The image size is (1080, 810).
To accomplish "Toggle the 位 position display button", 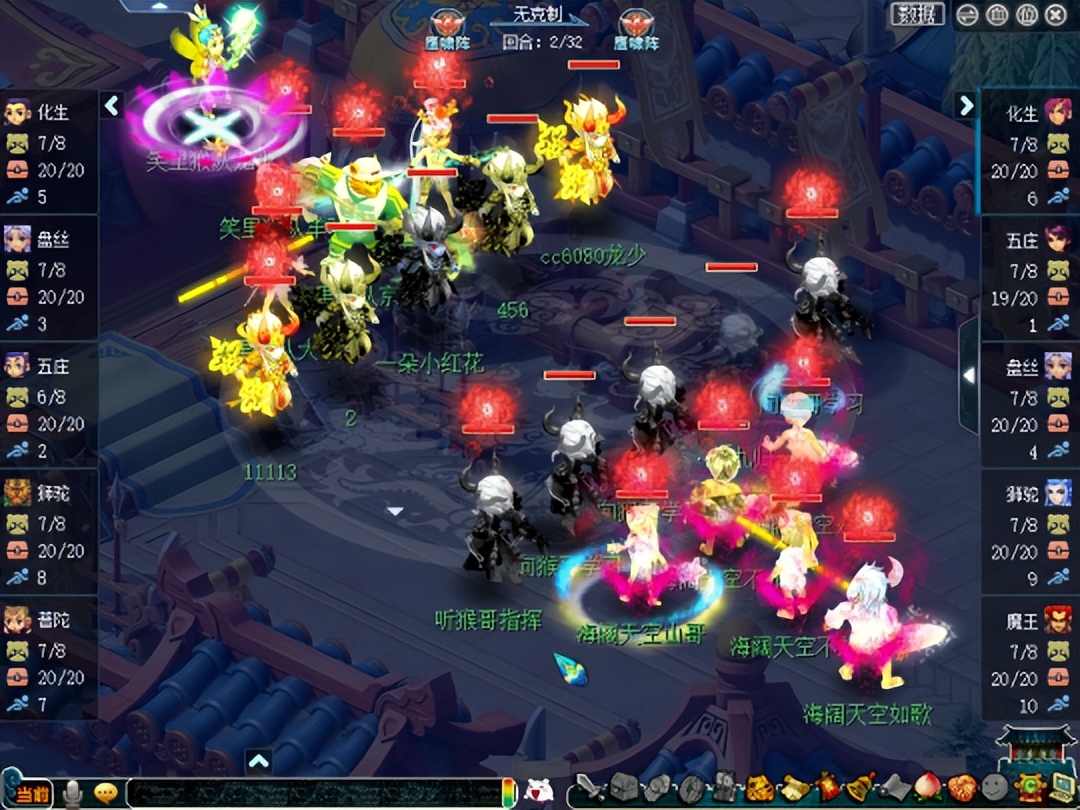I will point(1026,14).
